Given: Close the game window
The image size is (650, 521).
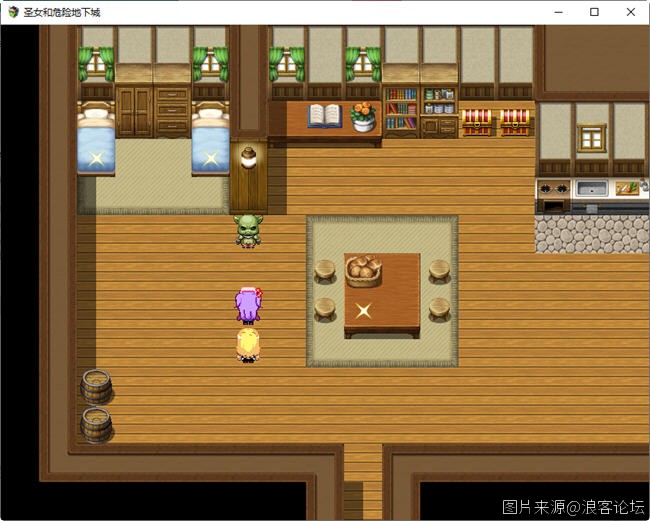Looking at the screenshot, I should (x=630, y=12).
